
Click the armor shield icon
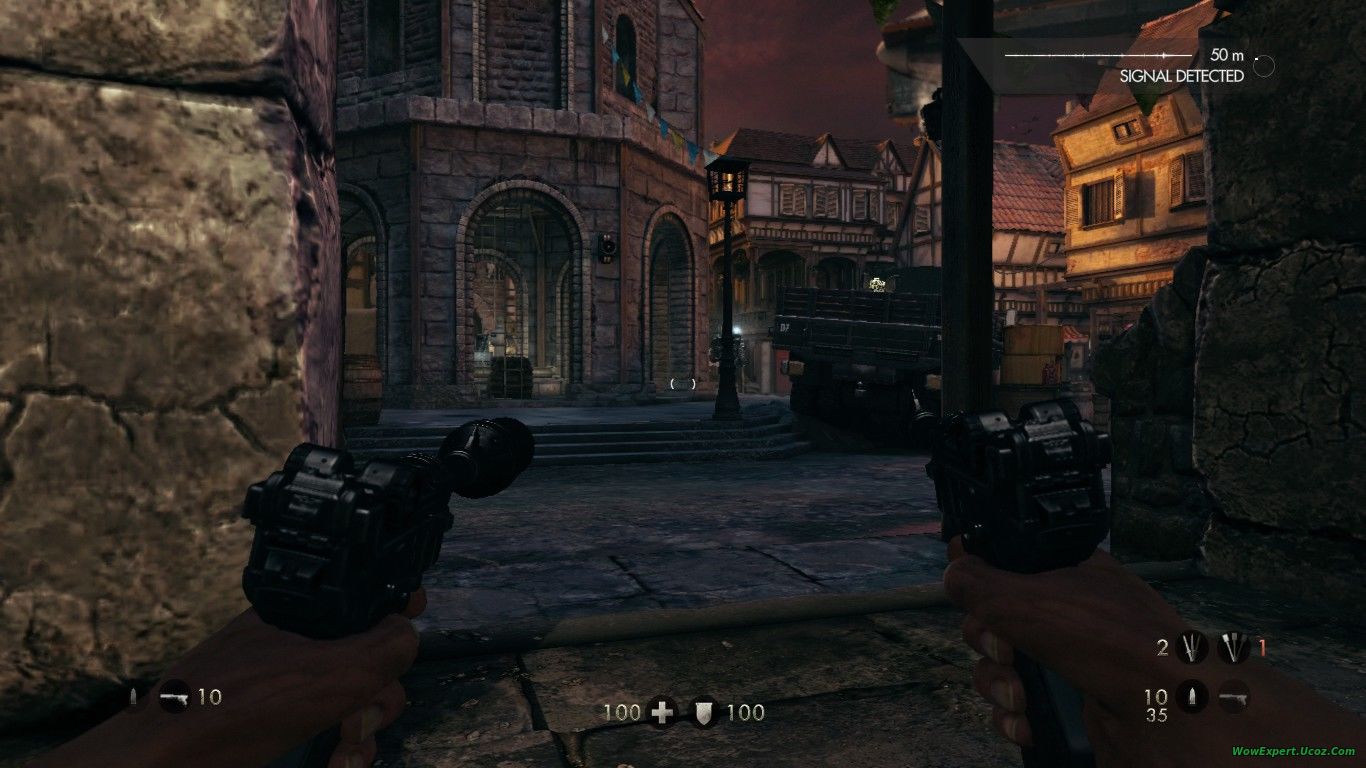706,712
